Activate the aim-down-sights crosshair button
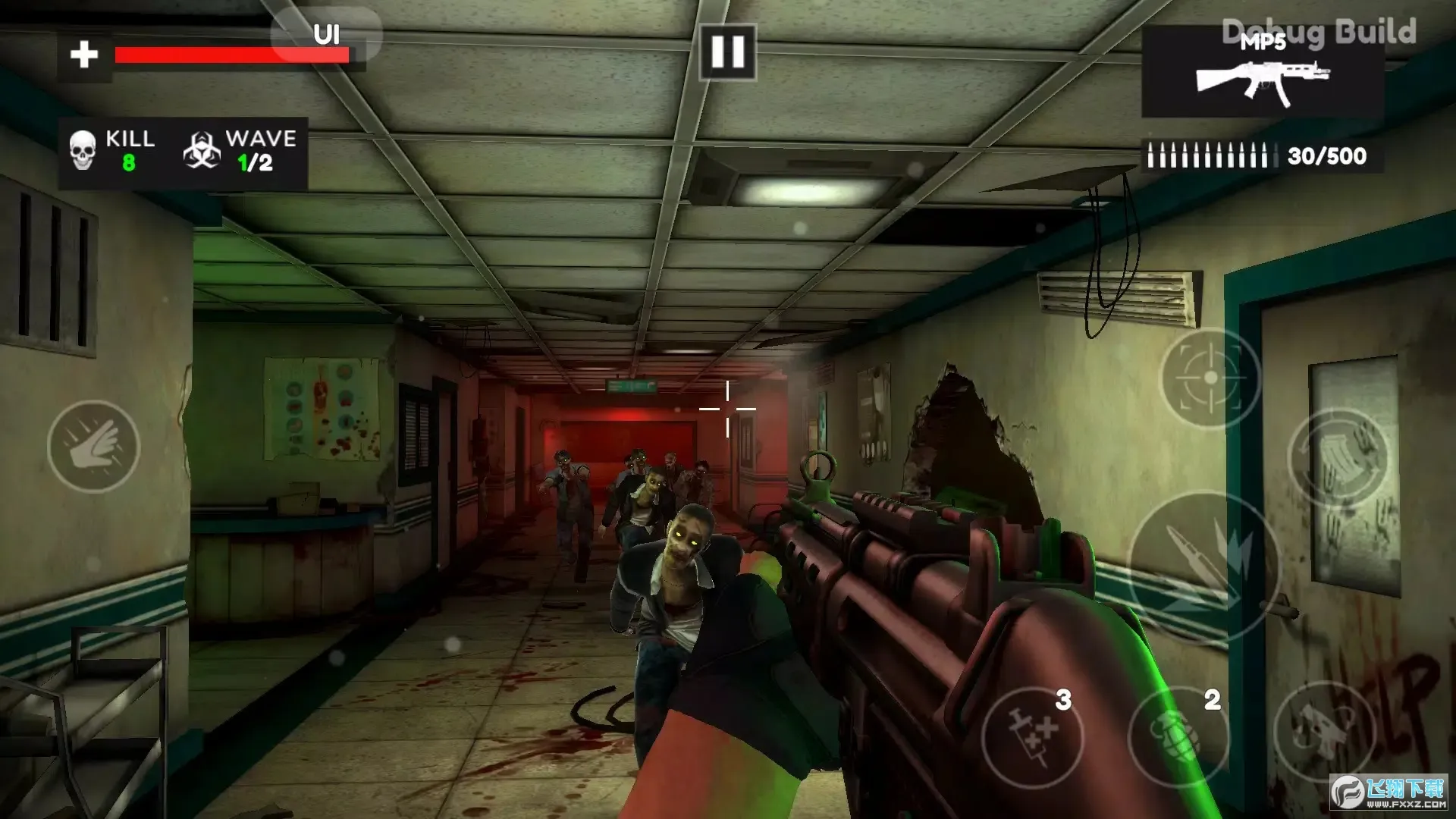Viewport: 1456px width, 819px height. click(x=1210, y=378)
